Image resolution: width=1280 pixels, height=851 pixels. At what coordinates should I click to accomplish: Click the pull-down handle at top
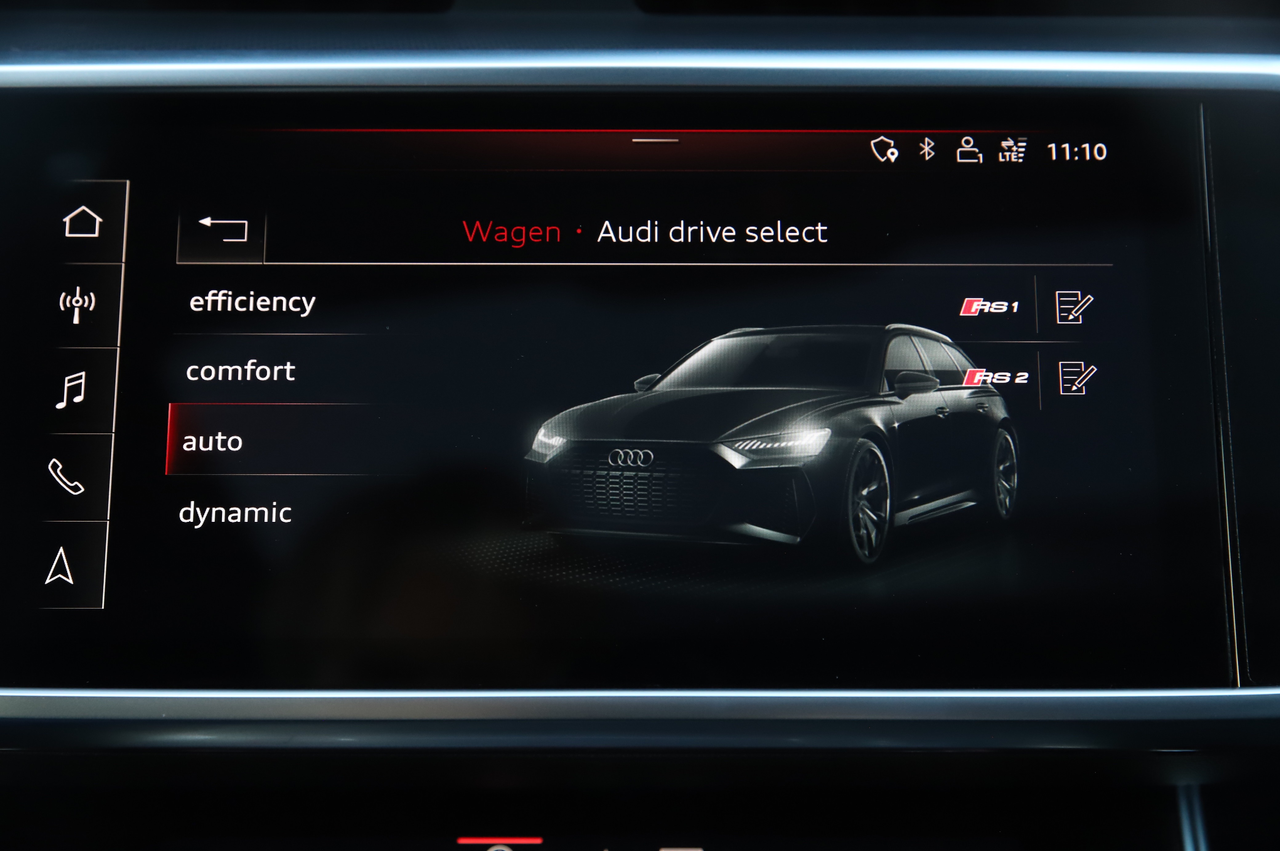(655, 140)
